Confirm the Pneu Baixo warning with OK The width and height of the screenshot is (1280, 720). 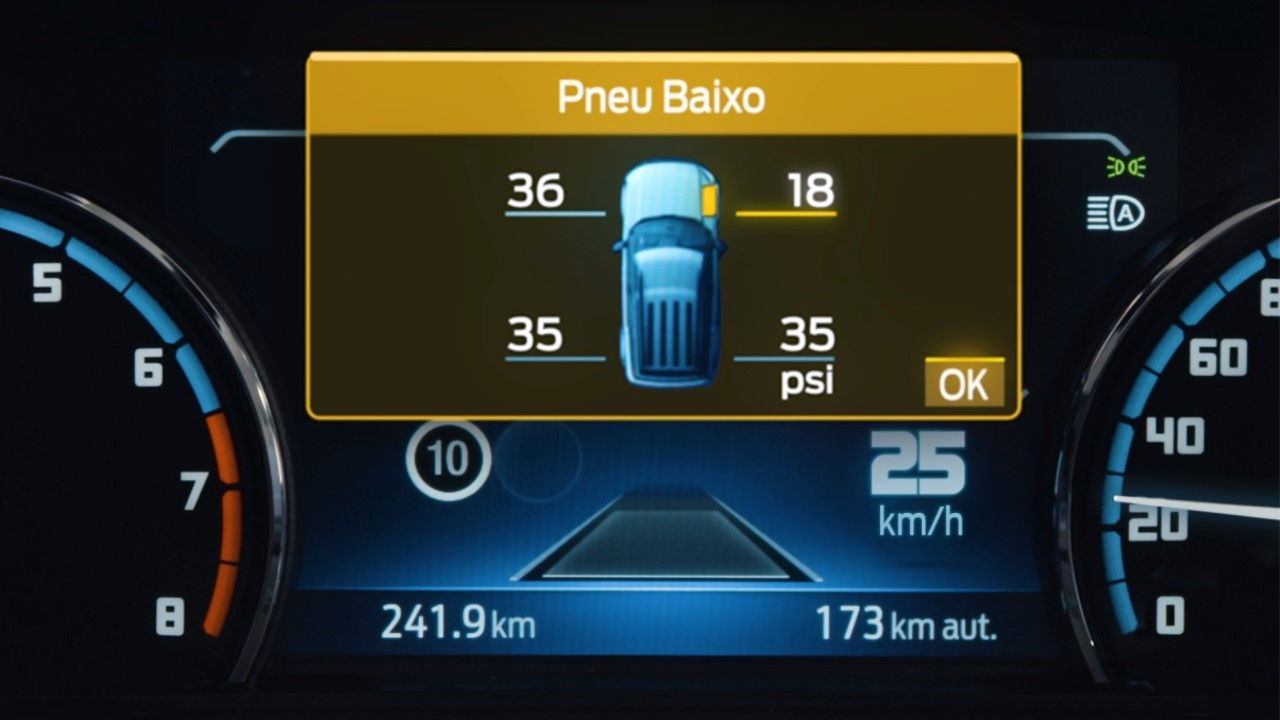964,383
